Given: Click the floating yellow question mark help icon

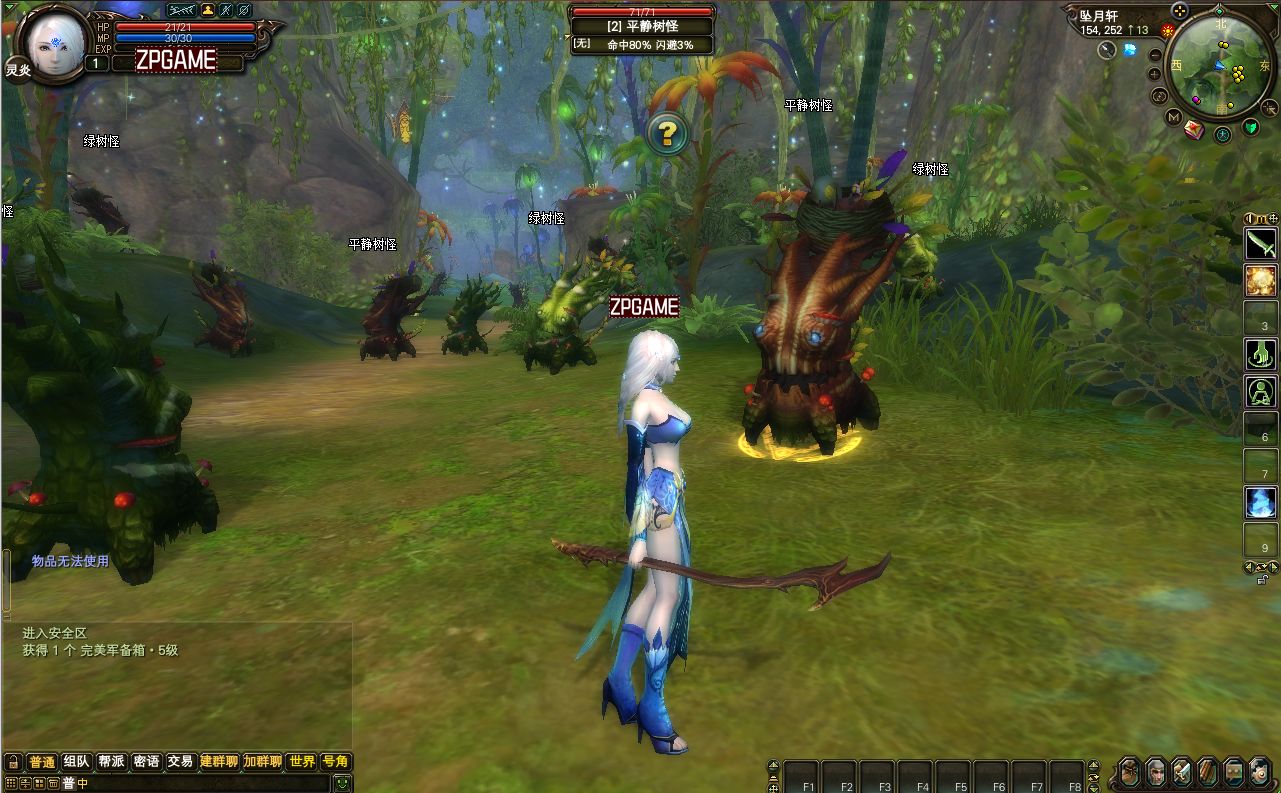Looking at the screenshot, I should click(x=666, y=133).
